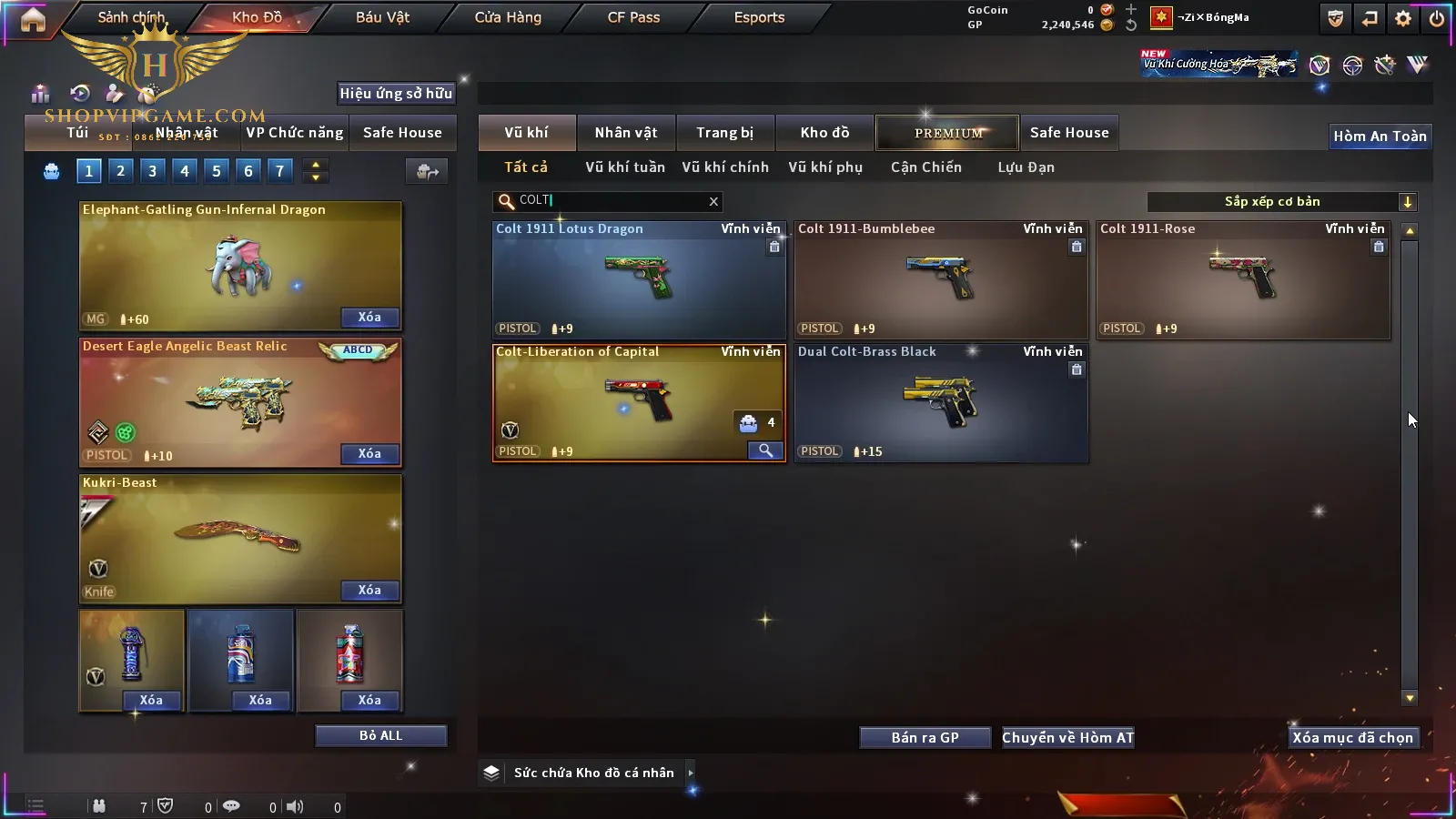Image resolution: width=1456 pixels, height=819 pixels.
Task: Delete selection with Xóa mục đã chọn
Action: (1352, 738)
